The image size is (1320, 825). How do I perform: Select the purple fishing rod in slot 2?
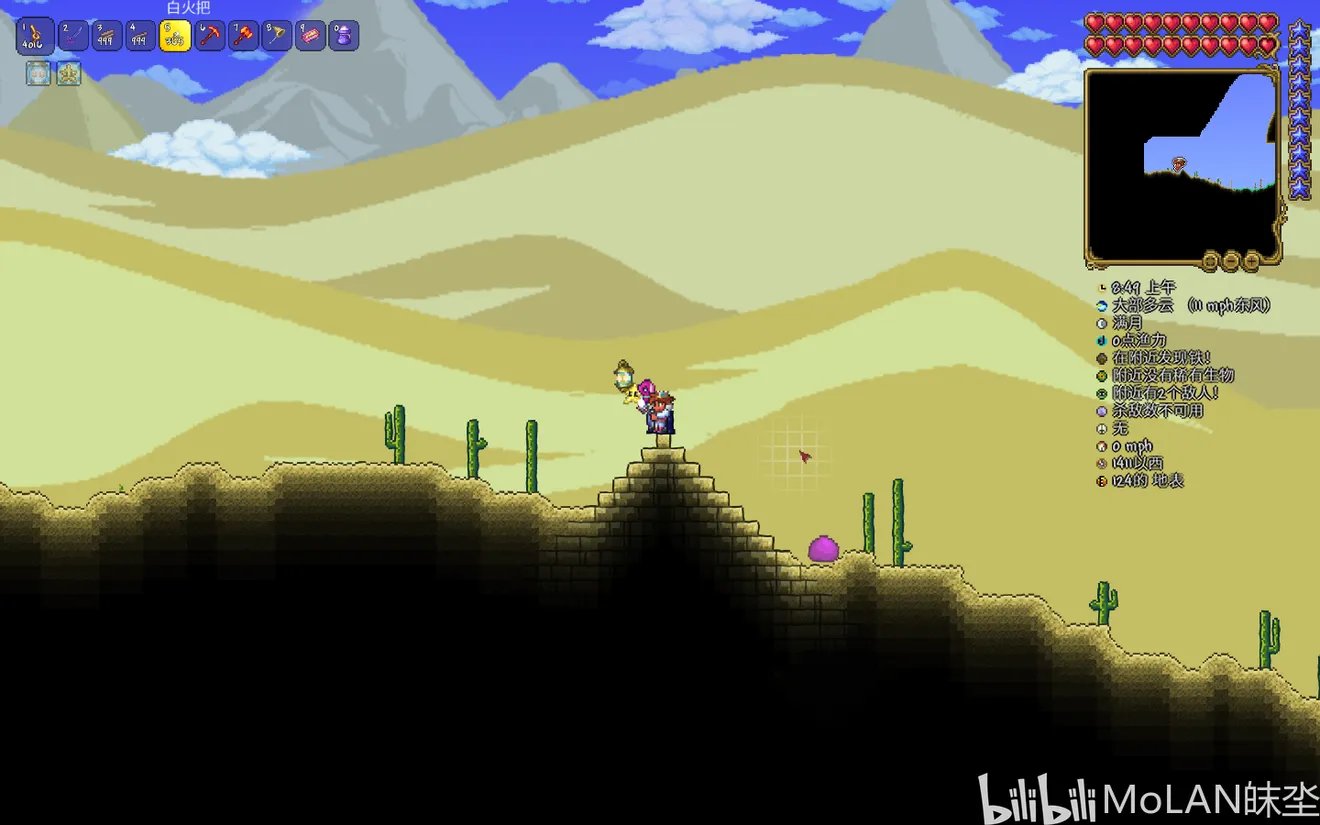pos(74,37)
